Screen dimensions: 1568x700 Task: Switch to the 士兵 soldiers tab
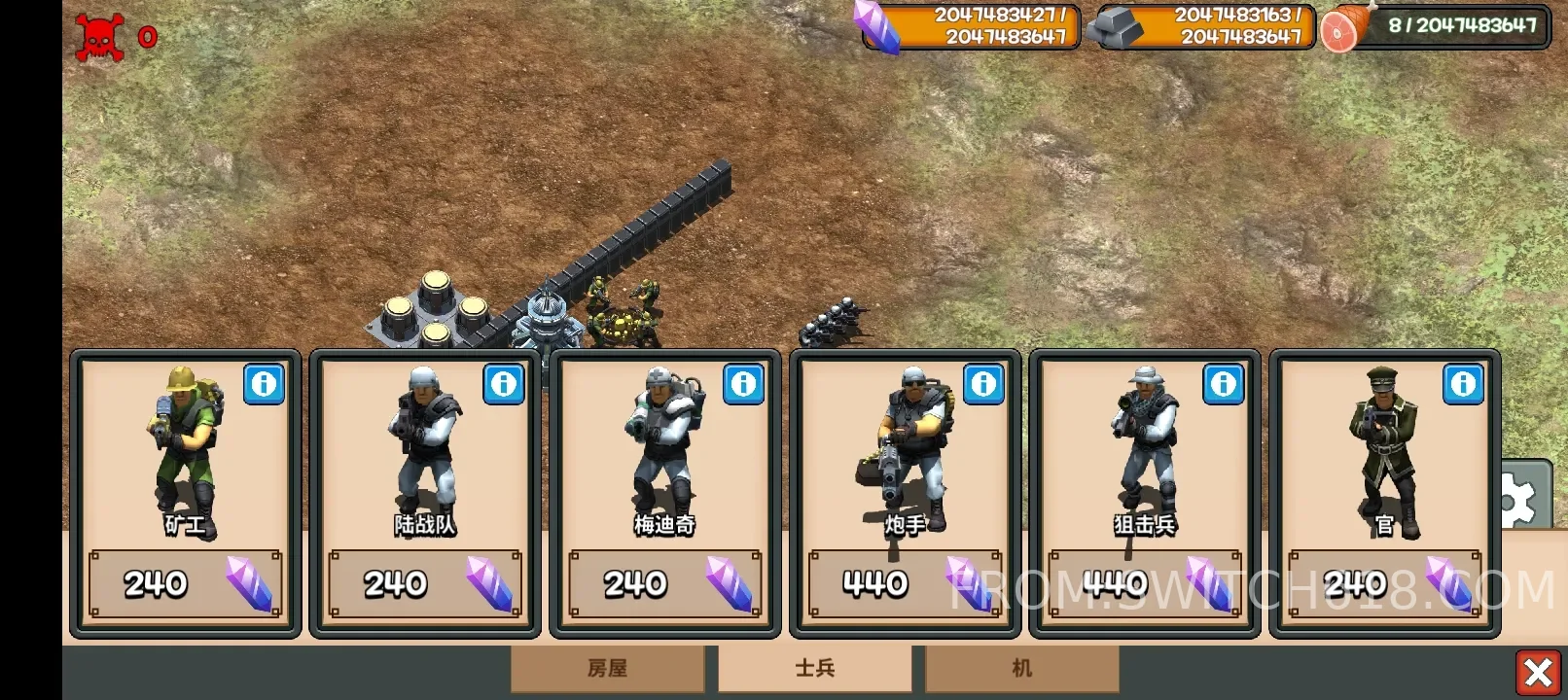pyautogui.click(x=815, y=669)
